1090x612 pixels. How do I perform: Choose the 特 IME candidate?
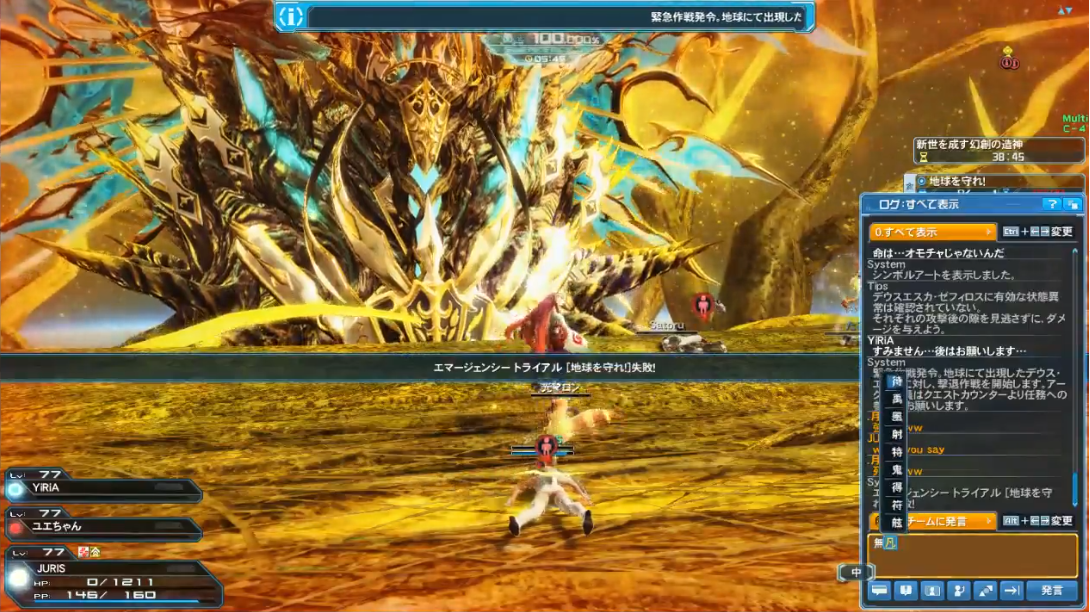896,452
